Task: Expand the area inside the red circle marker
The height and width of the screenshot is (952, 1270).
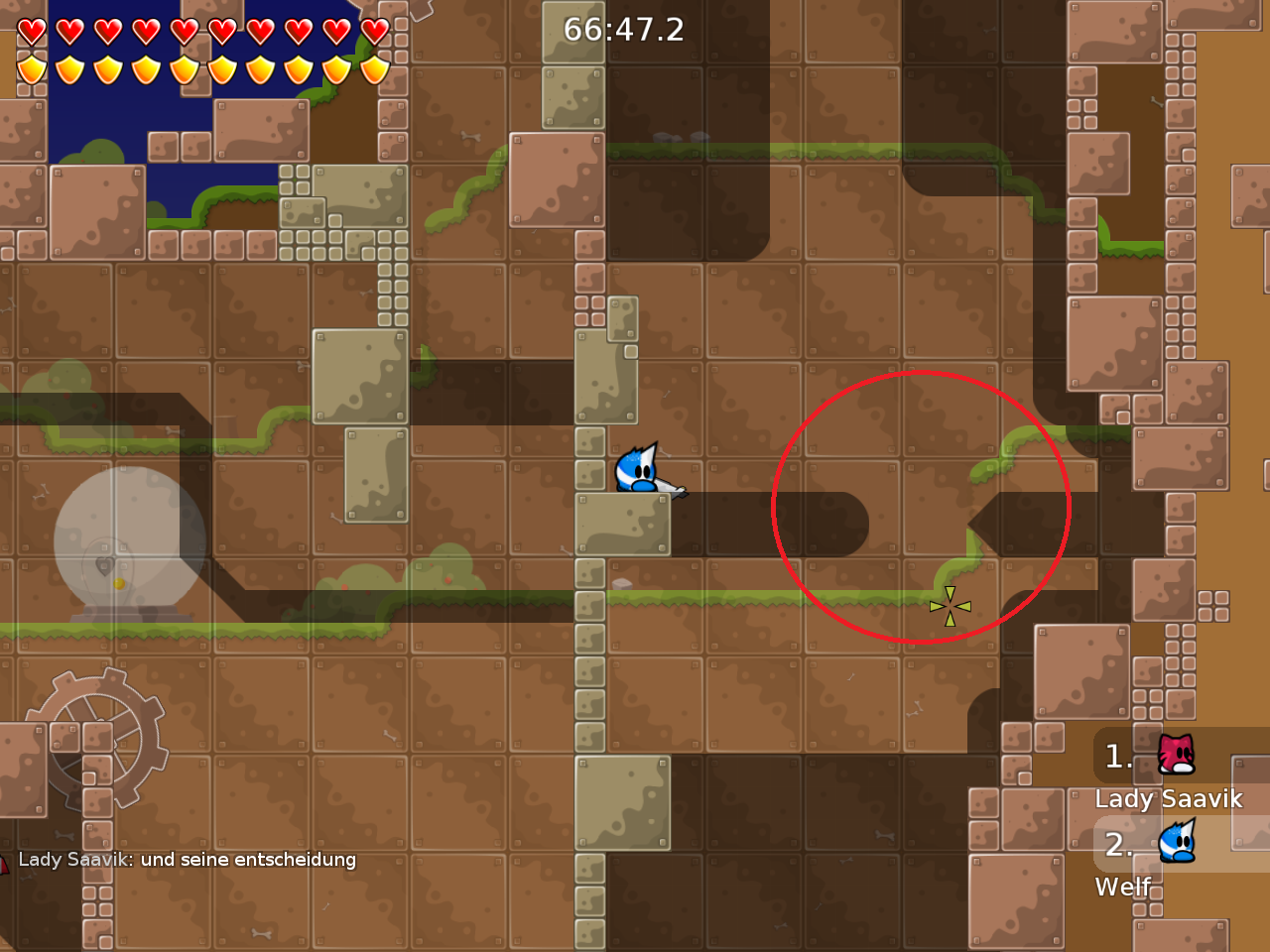Action: (918, 508)
